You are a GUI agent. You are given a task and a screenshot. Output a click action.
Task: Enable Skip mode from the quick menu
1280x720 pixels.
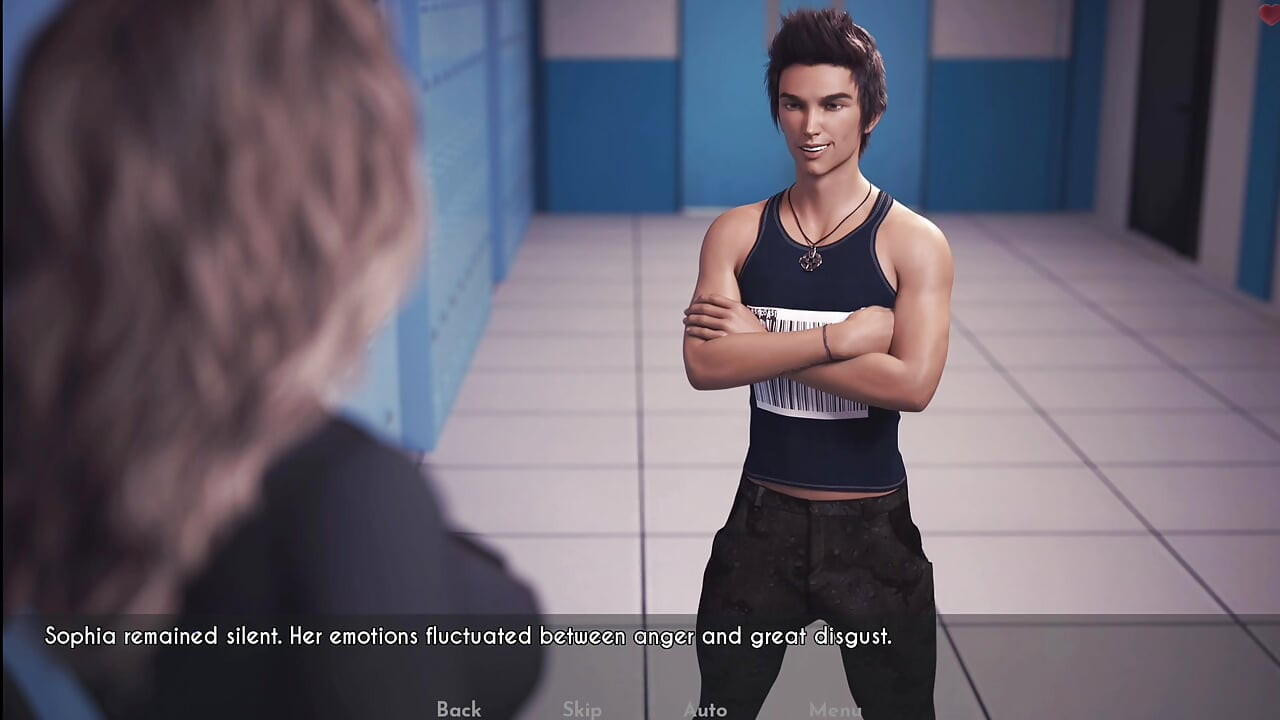(581, 710)
